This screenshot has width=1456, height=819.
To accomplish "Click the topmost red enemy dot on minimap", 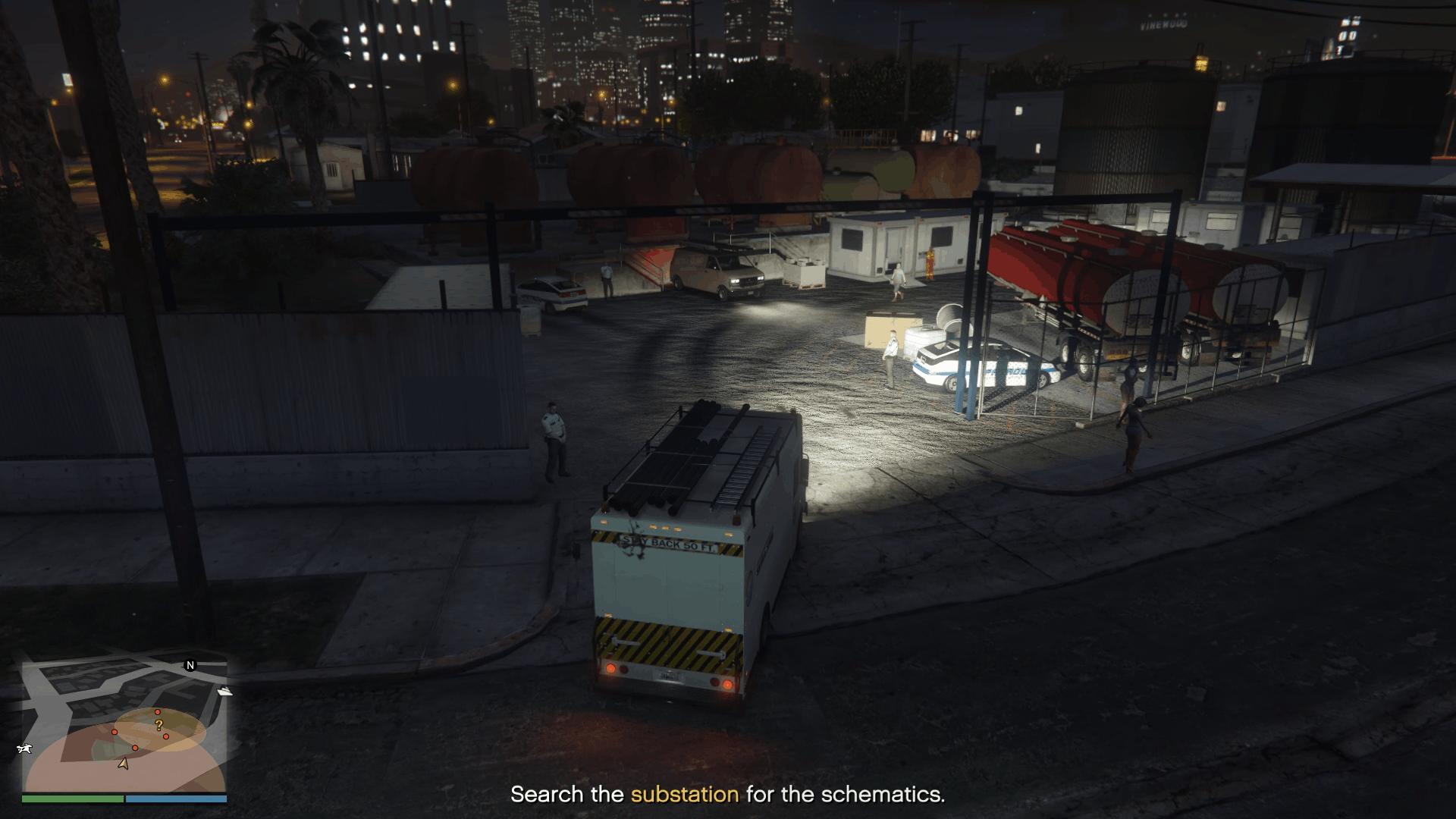I will pos(157,712).
